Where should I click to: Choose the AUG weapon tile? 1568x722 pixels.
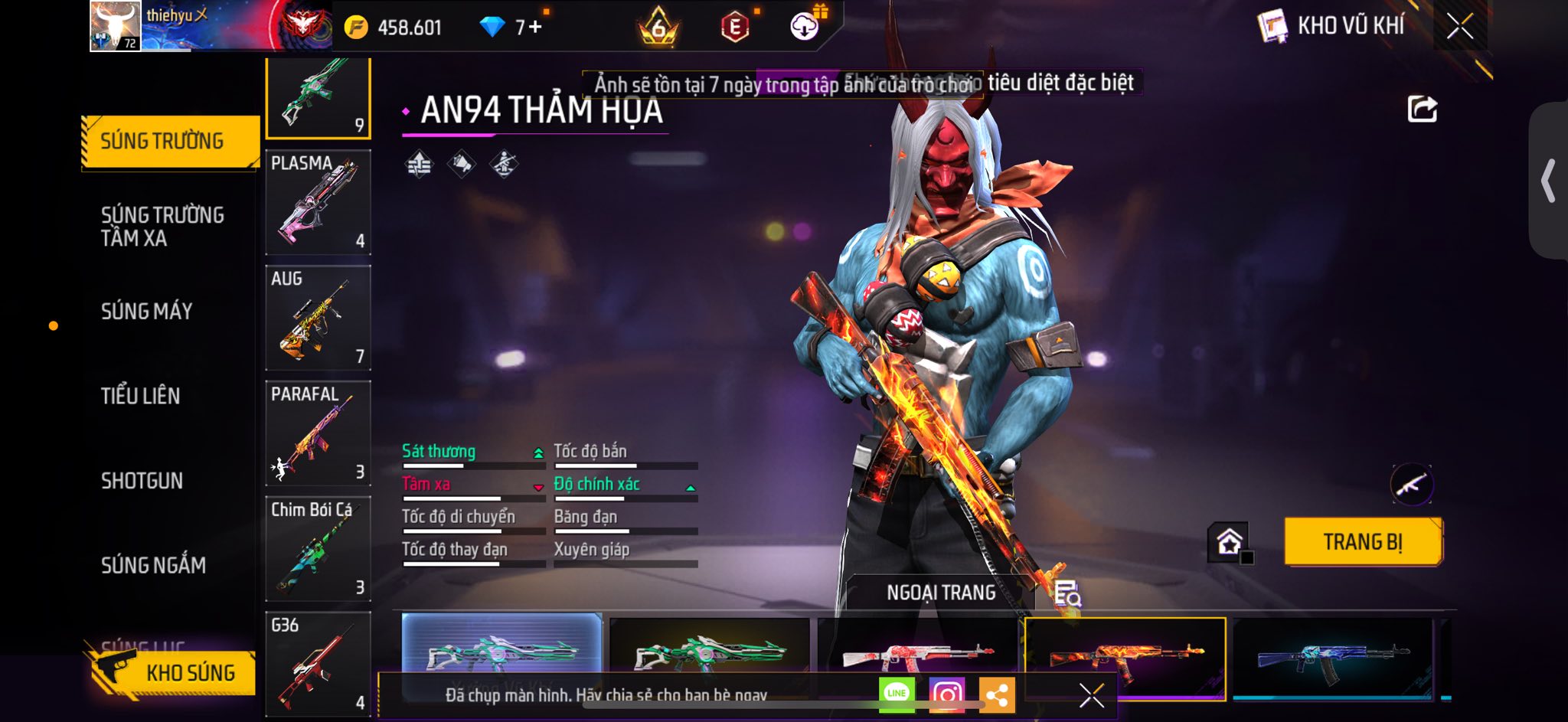(x=318, y=318)
